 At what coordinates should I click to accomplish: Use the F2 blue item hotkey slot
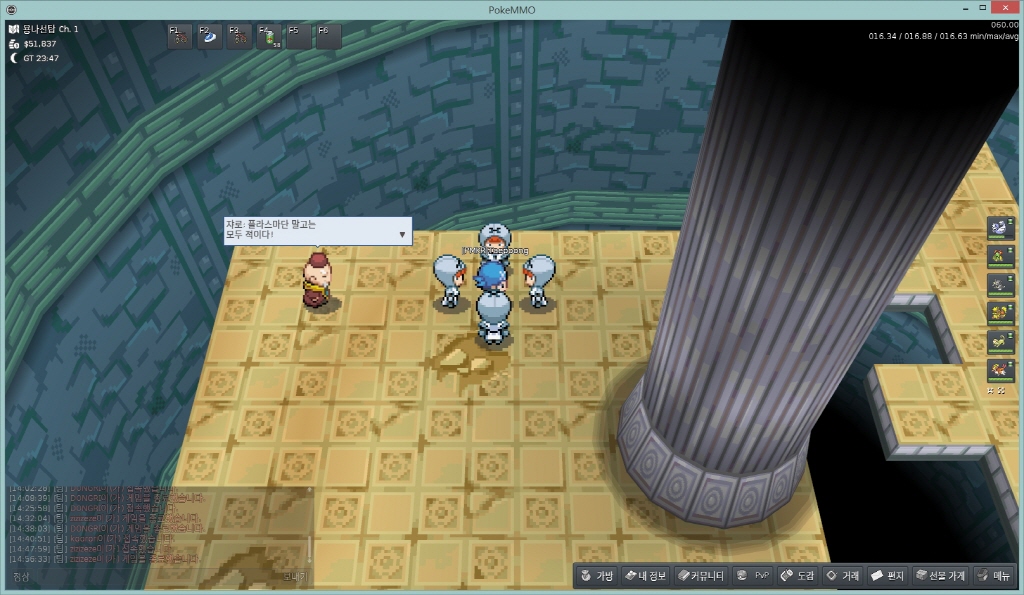(x=209, y=37)
